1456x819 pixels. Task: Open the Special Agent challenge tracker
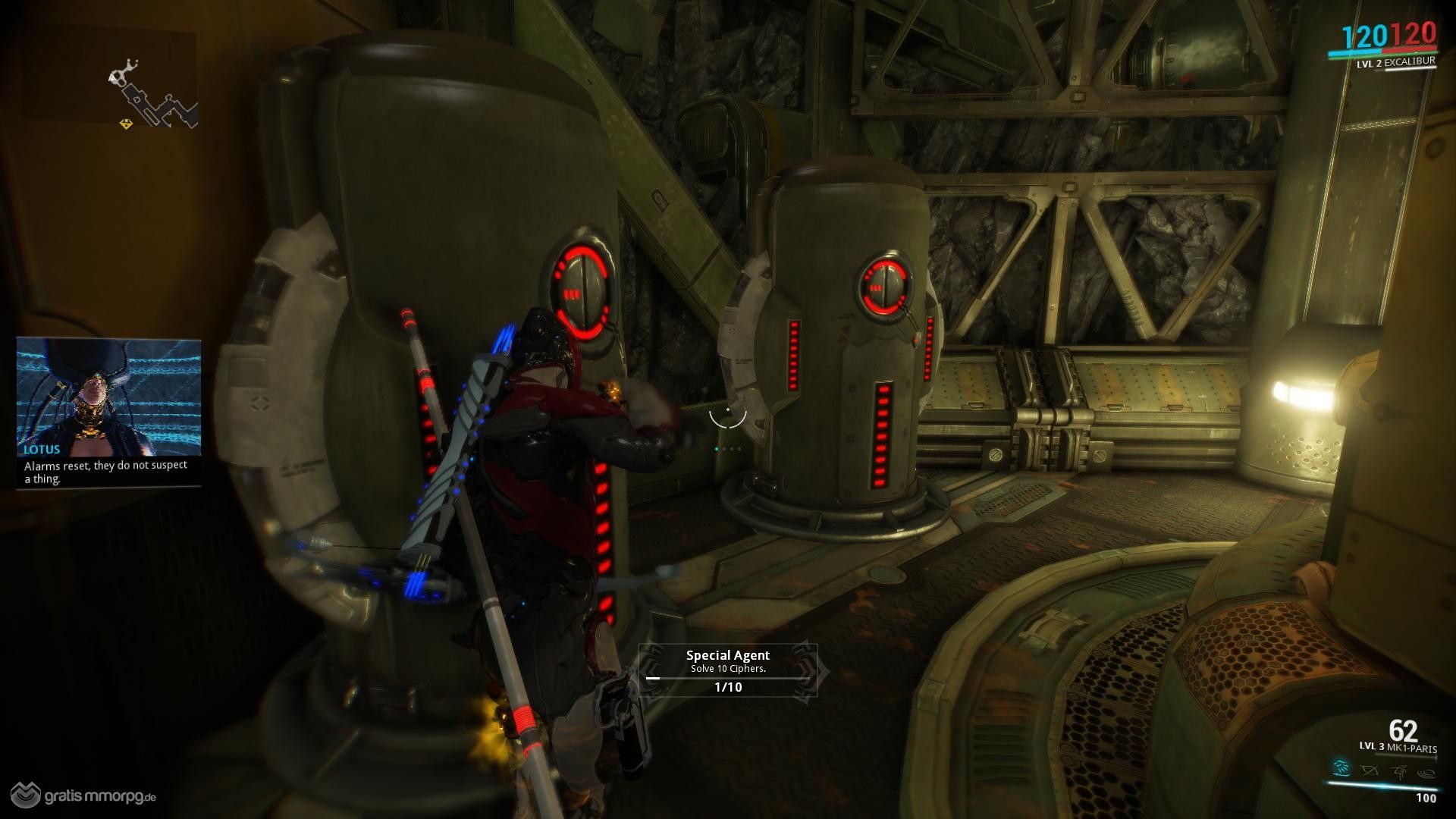[x=728, y=670]
